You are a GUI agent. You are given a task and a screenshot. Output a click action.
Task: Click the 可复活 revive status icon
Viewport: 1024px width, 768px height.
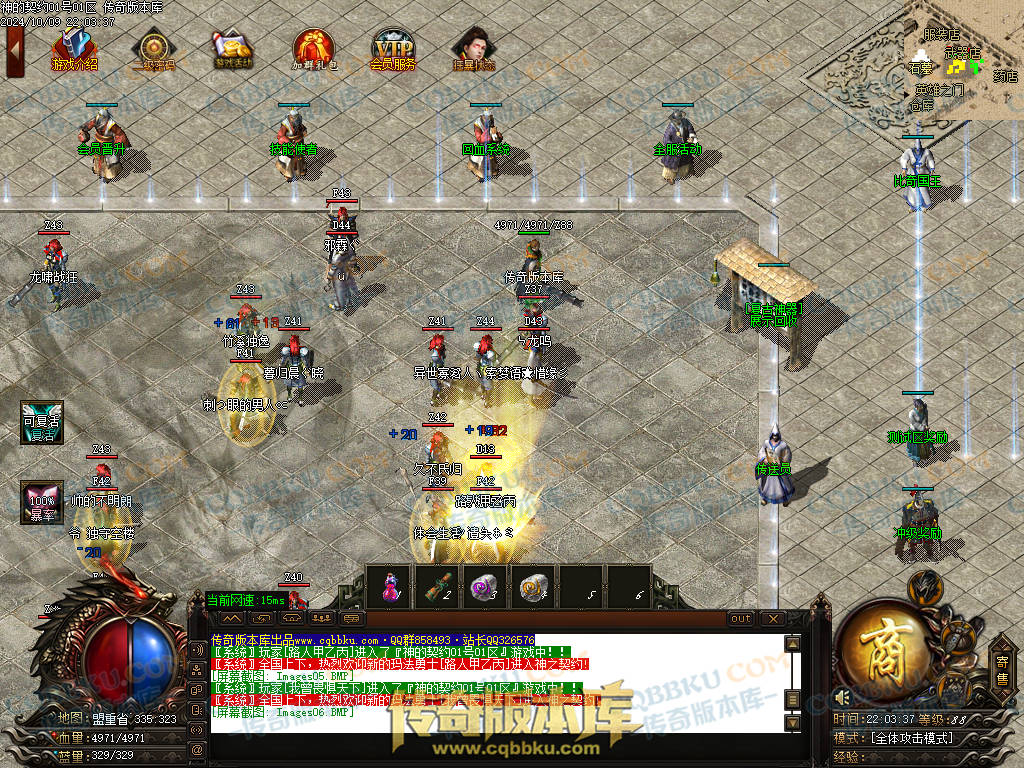point(42,422)
